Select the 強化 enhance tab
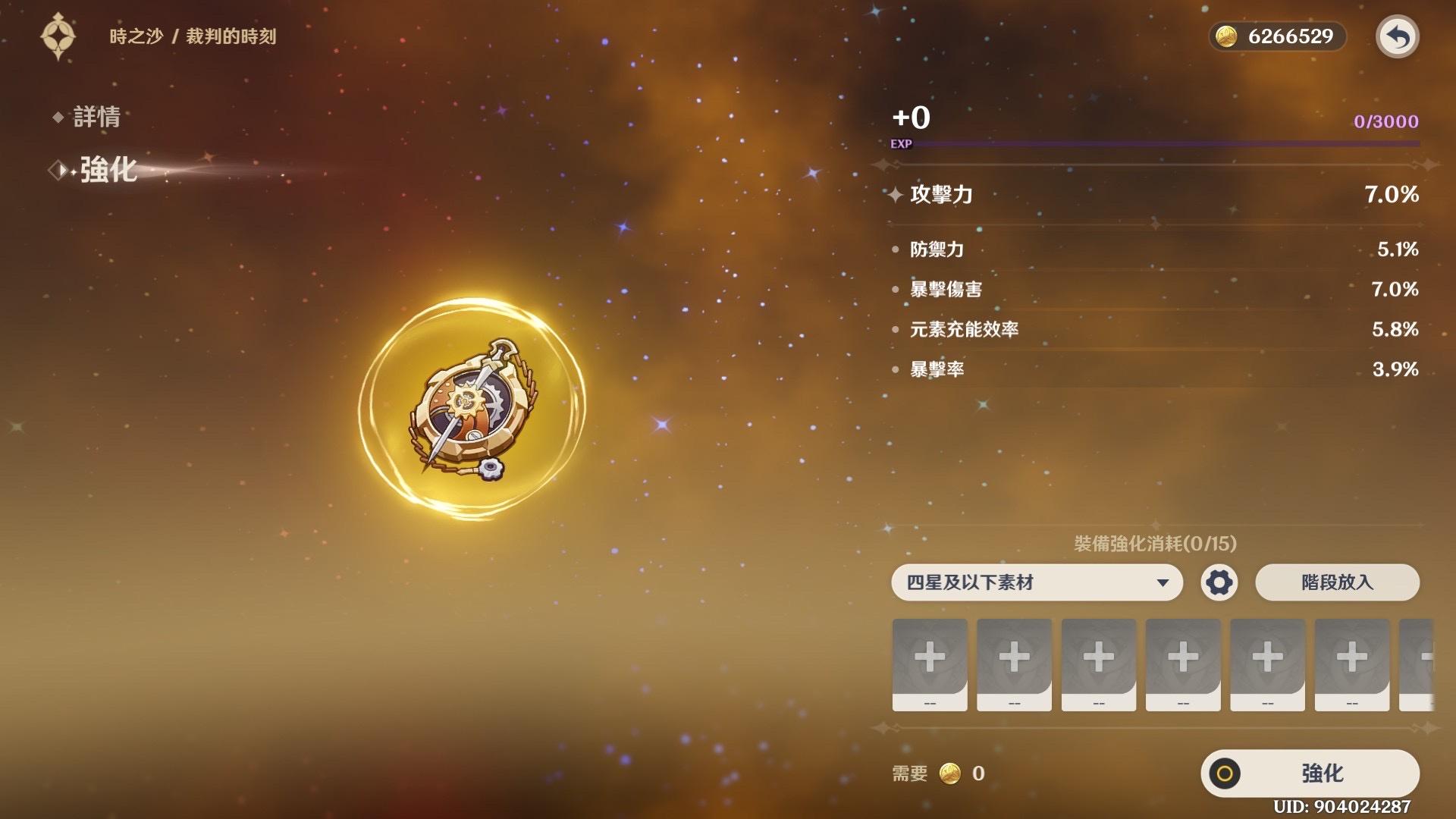 (108, 170)
